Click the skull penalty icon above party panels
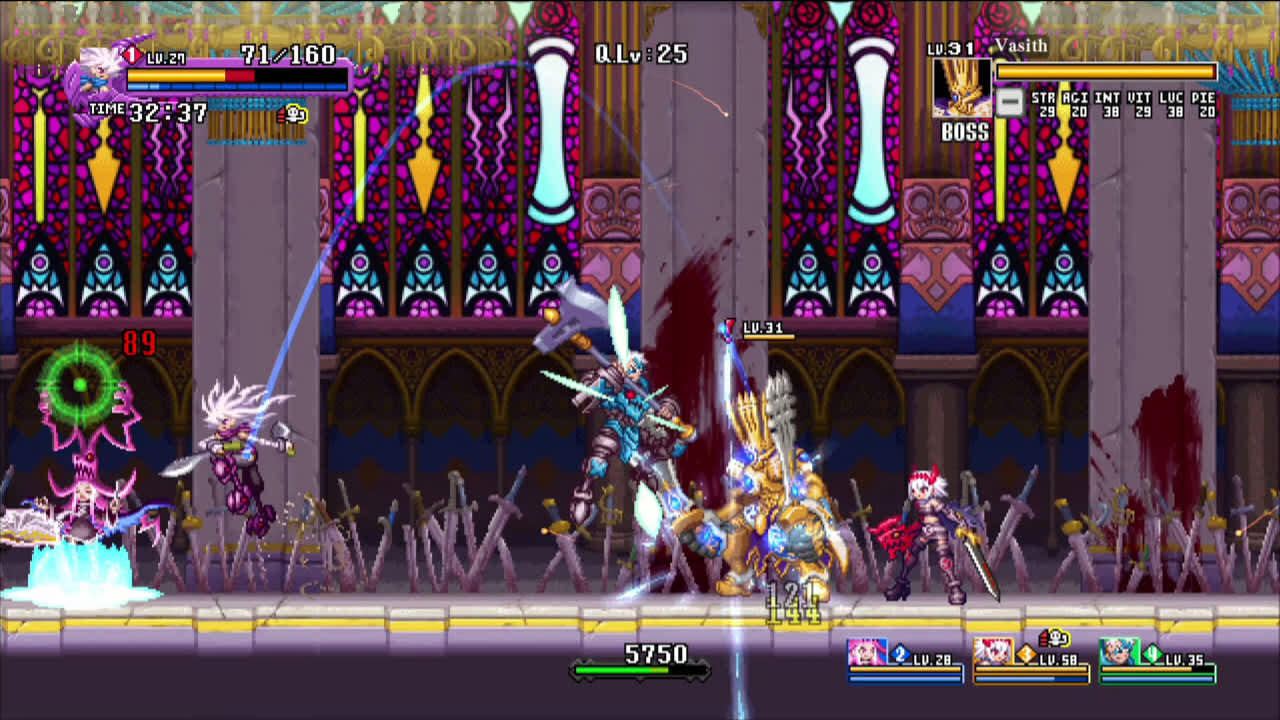The height and width of the screenshot is (720, 1280). click(x=1055, y=640)
